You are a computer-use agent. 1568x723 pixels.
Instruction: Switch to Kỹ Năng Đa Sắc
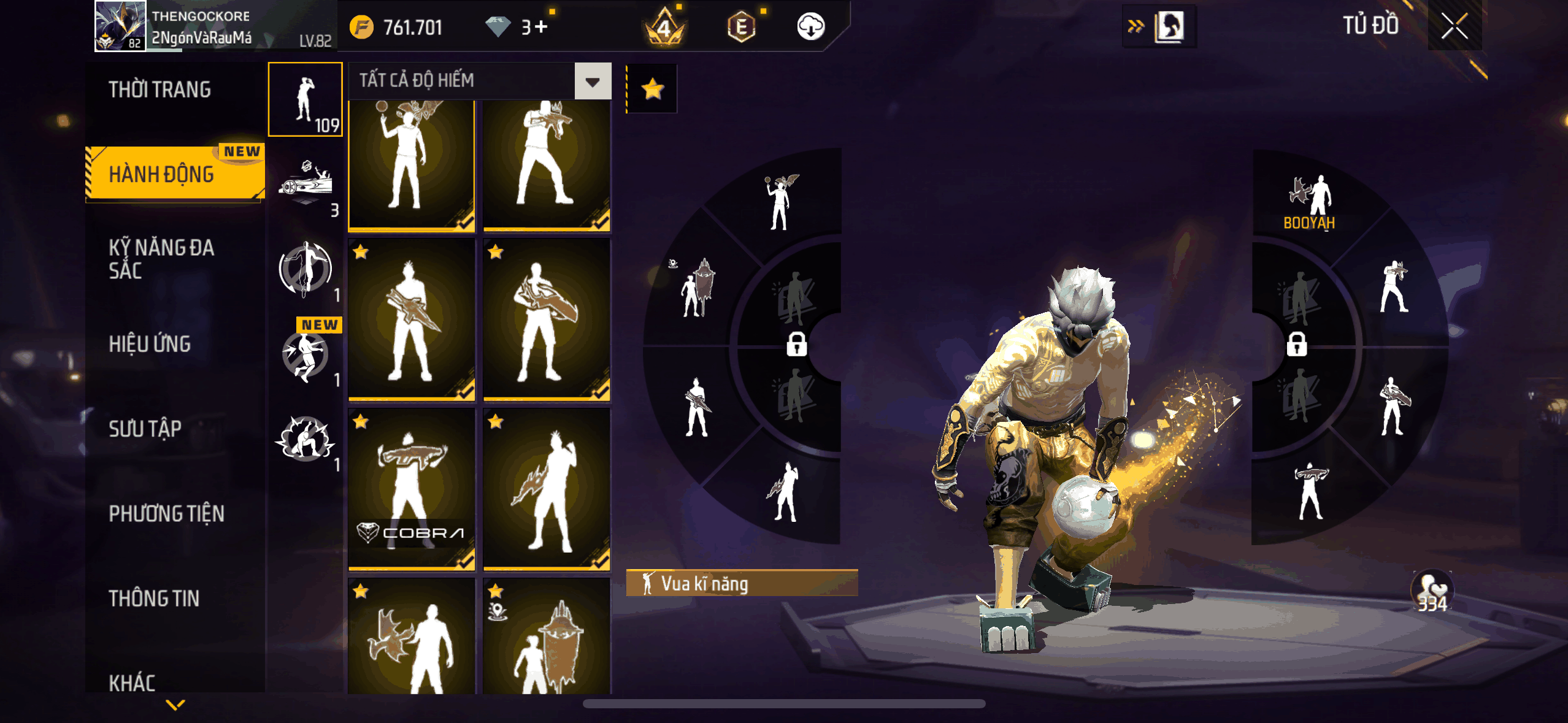coord(161,259)
